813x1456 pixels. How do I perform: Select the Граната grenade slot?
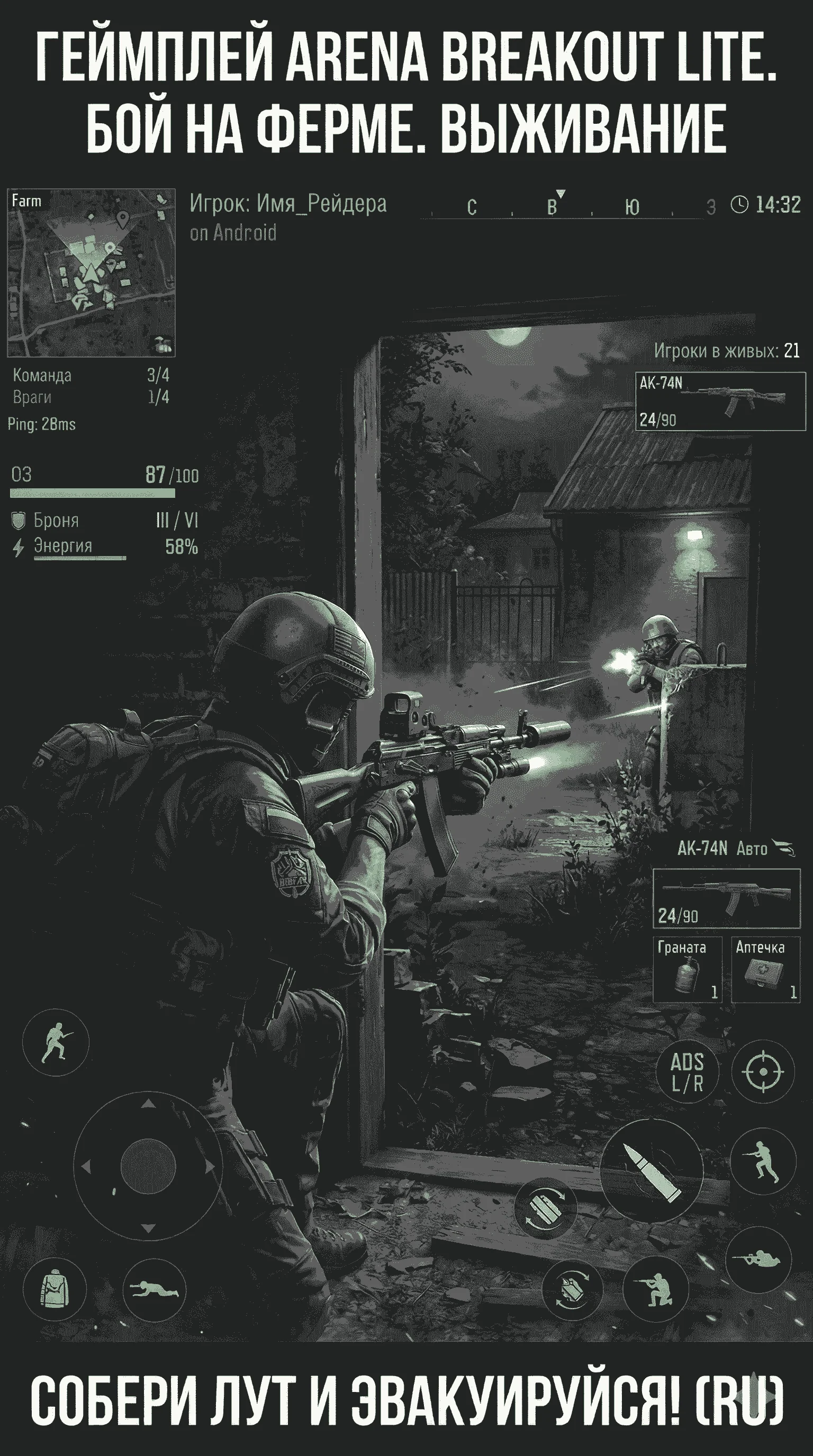[687, 969]
